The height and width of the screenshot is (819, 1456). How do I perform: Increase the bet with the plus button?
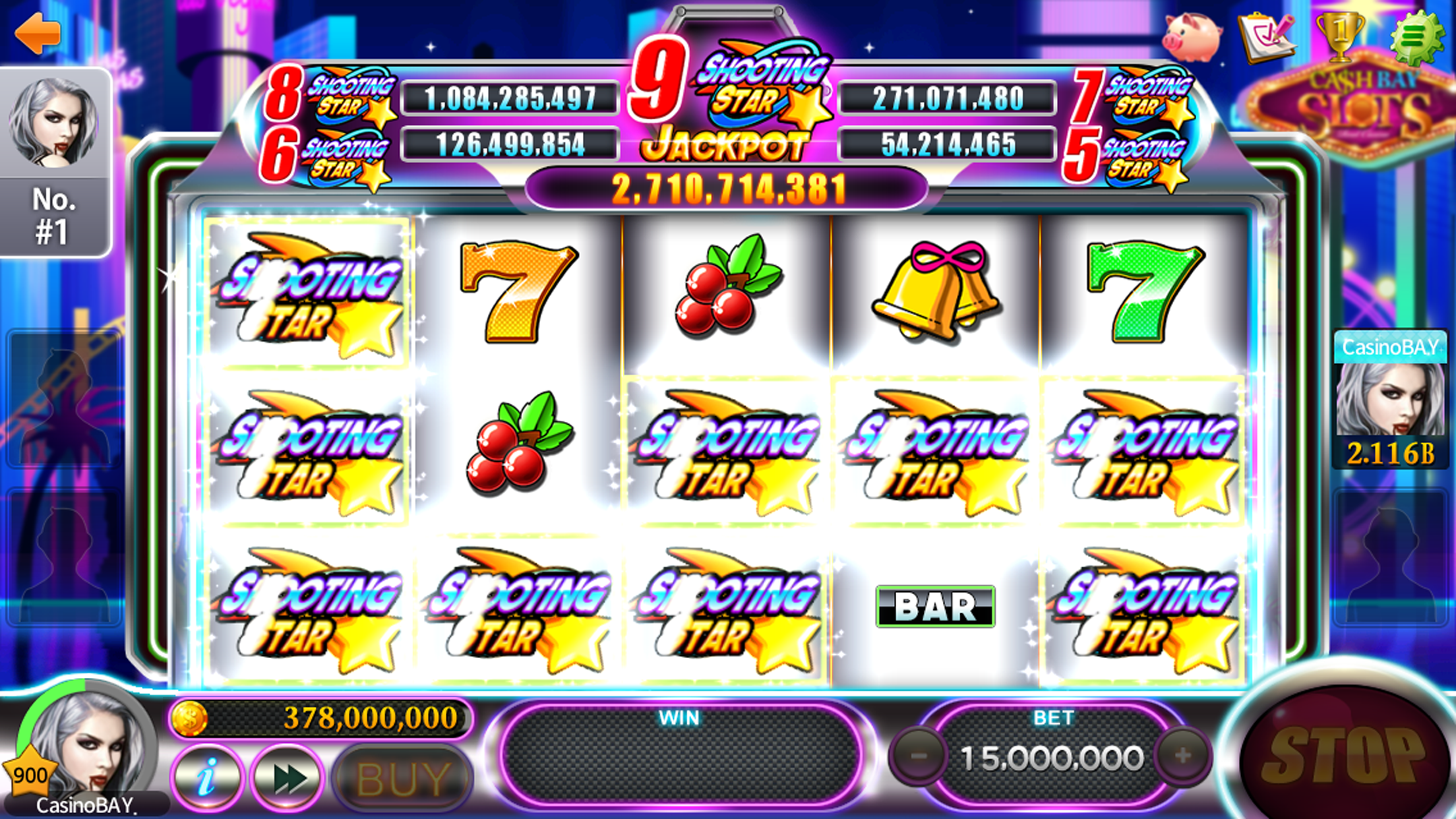[1183, 756]
